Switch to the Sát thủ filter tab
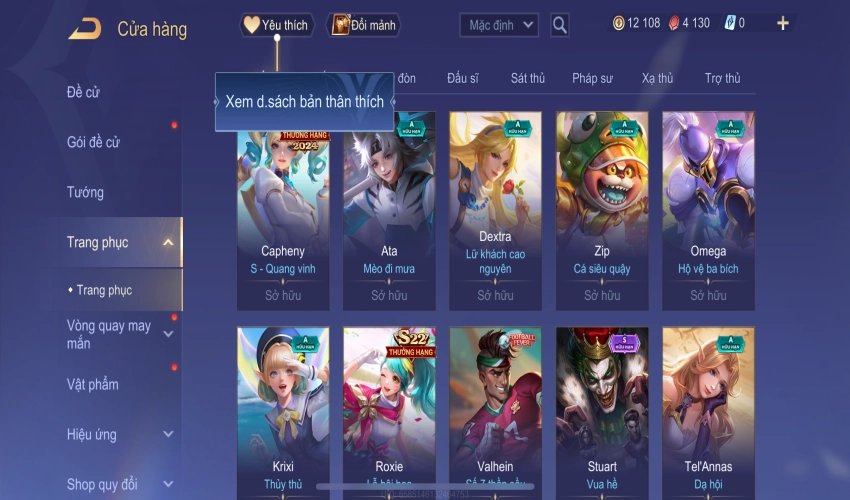This screenshot has width=850, height=500. [527, 78]
